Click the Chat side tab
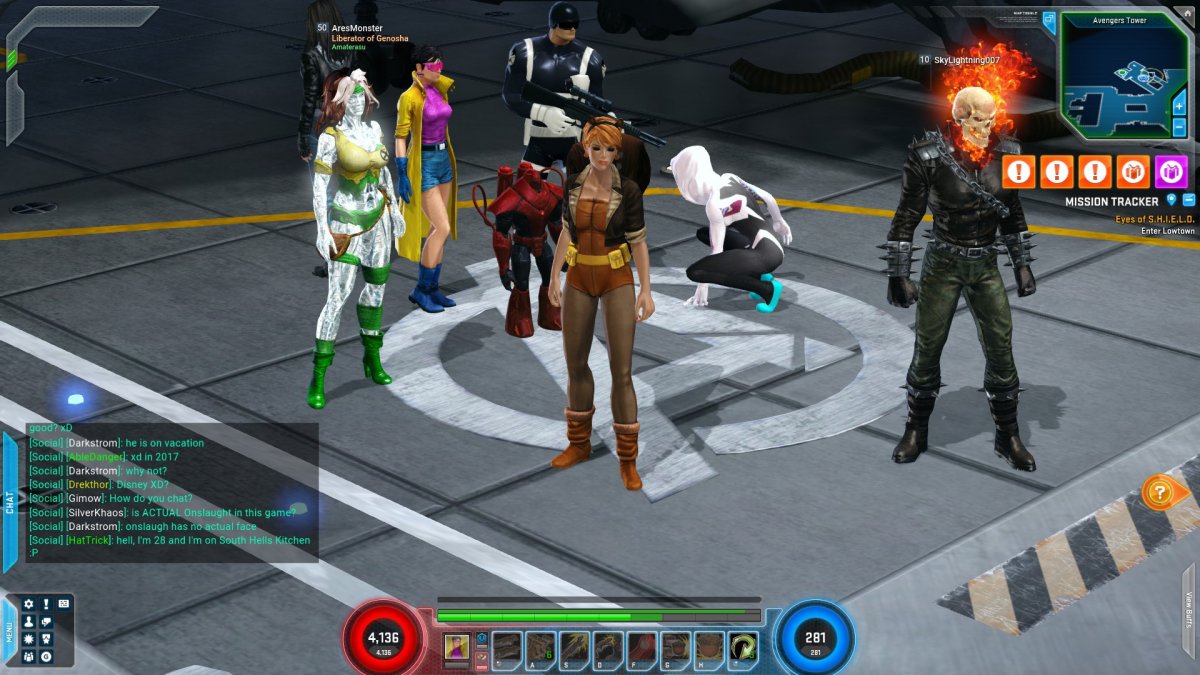Viewport: 1200px width, 675px height. 10,502
